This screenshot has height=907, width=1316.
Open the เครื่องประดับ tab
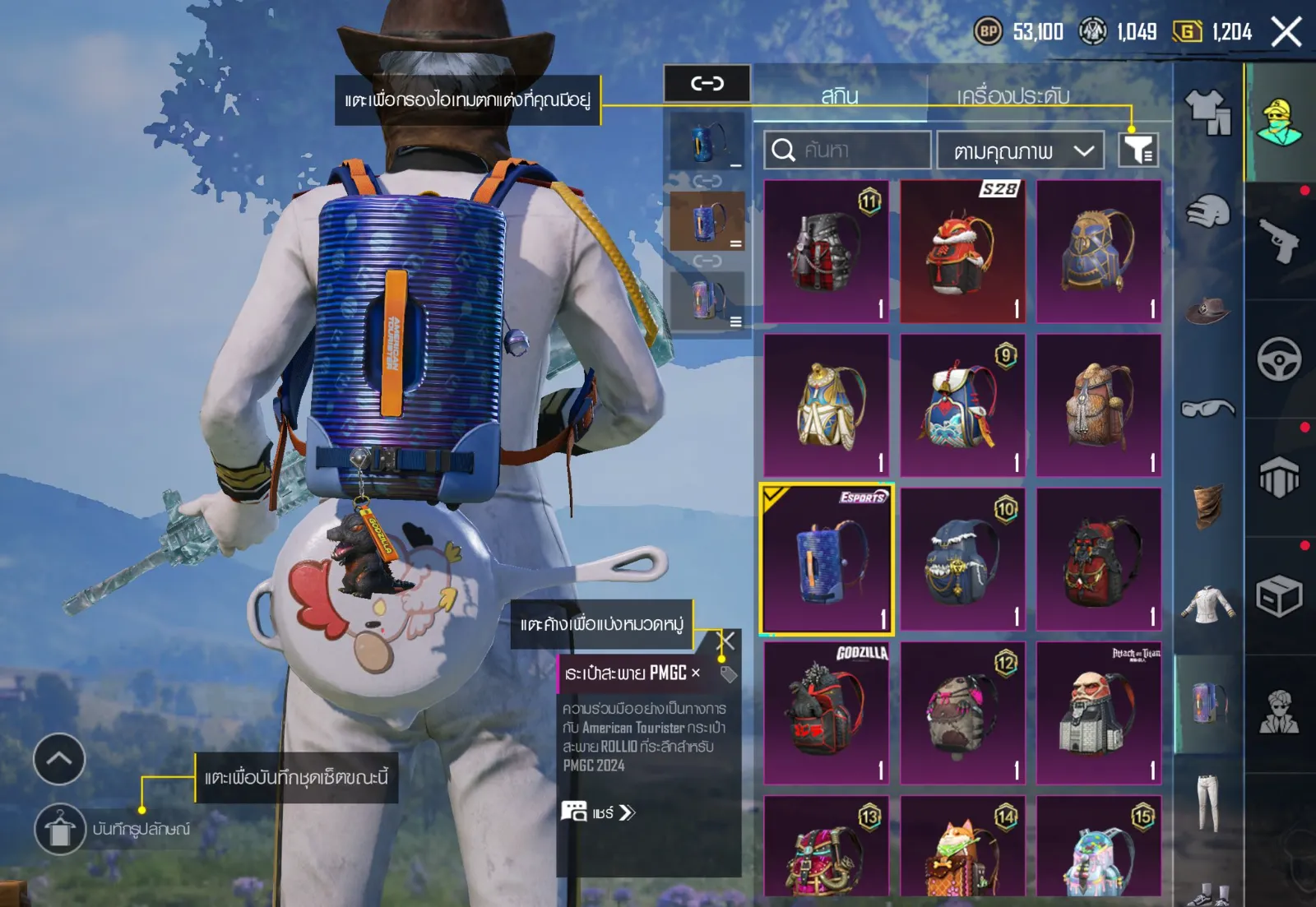[x=1012, y=95]
